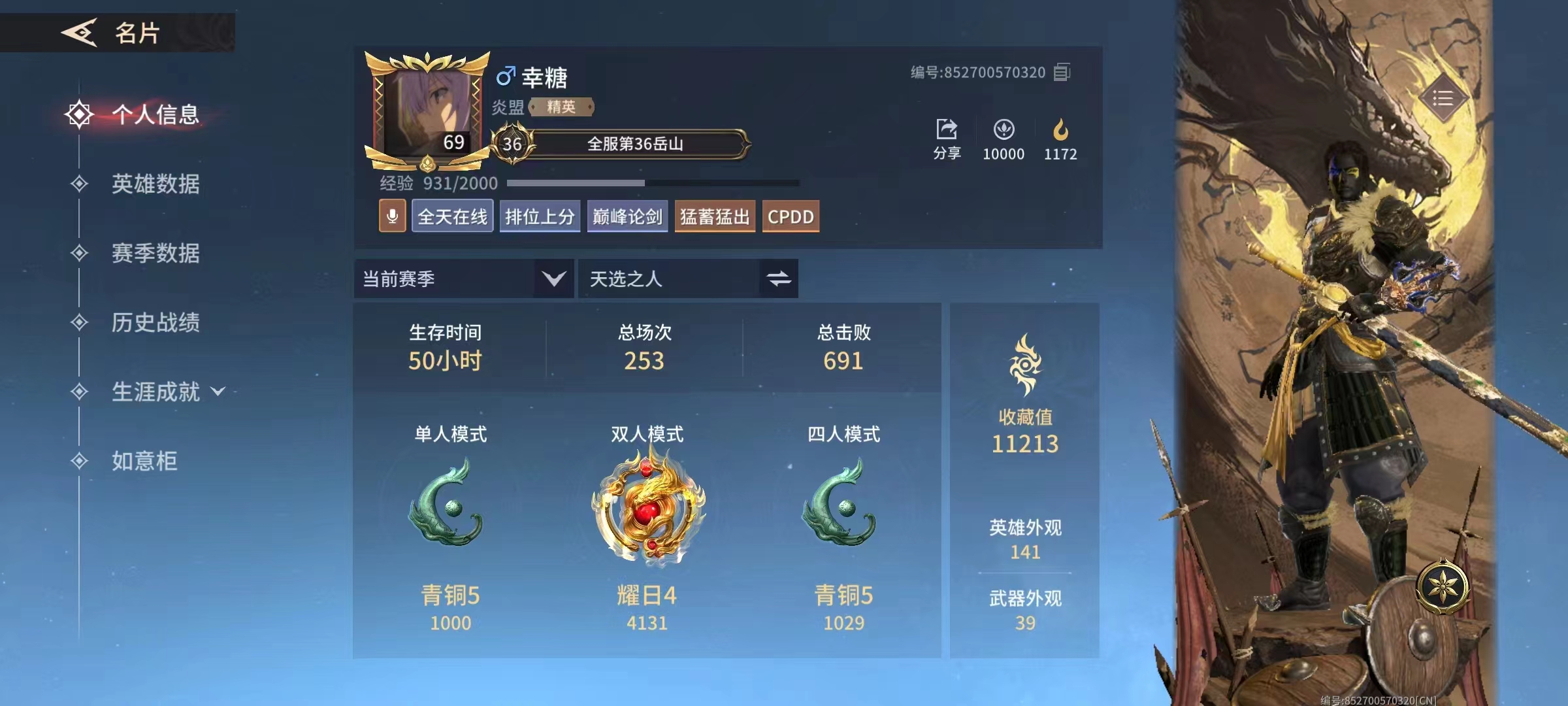
Task: Copy the player ID with the copy icon
Action: pyautogui.click(x=1062, y=72)
